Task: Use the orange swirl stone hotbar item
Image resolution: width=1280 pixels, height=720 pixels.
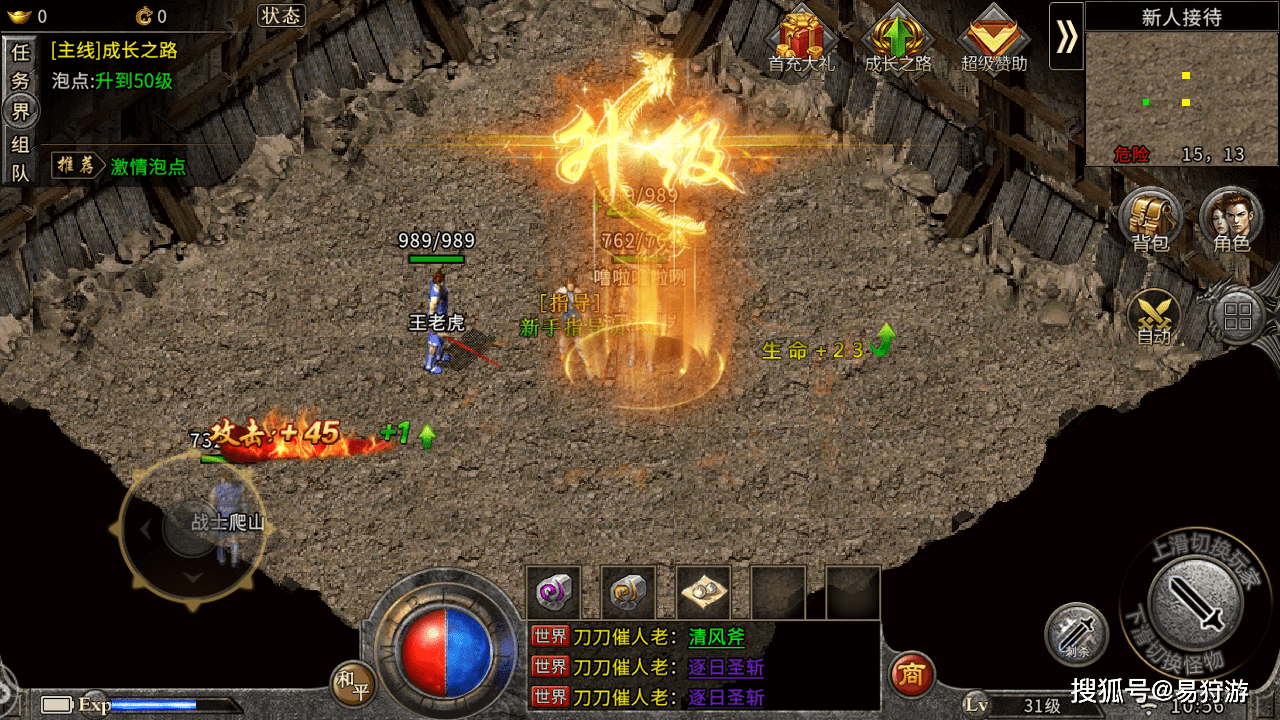Action: [628, 593]
